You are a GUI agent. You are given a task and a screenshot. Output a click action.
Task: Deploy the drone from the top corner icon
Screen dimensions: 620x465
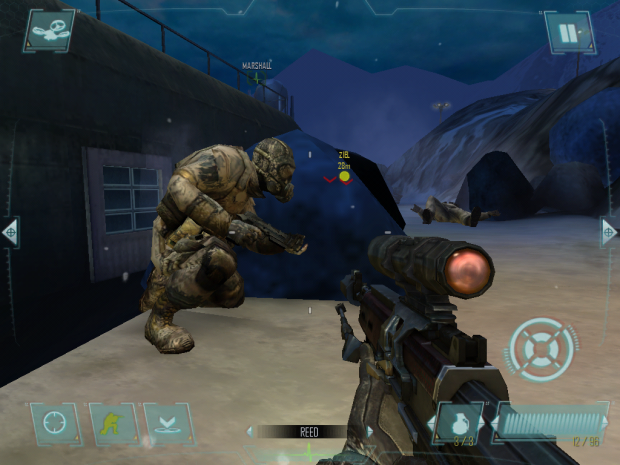[48, 31]
